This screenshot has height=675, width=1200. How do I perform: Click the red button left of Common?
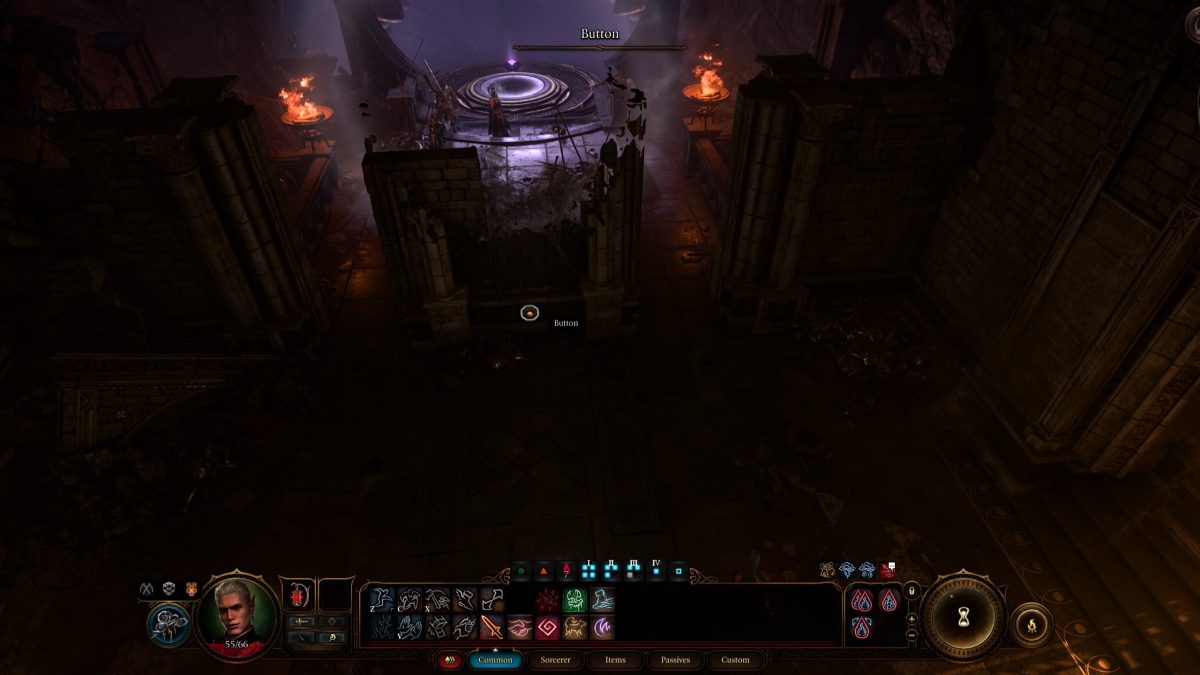(449, 660)
